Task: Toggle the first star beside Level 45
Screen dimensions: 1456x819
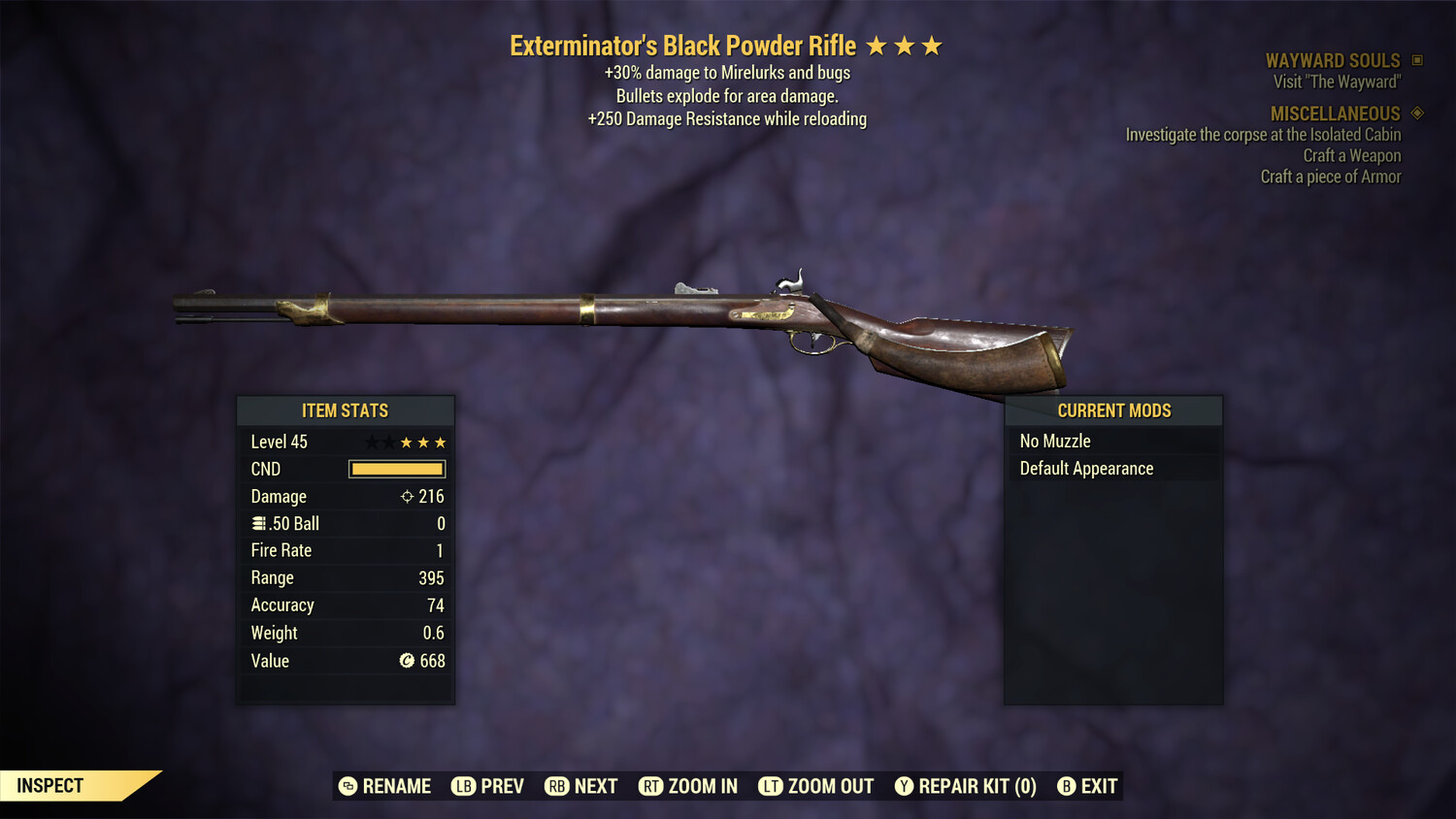Action: (370, 442)
